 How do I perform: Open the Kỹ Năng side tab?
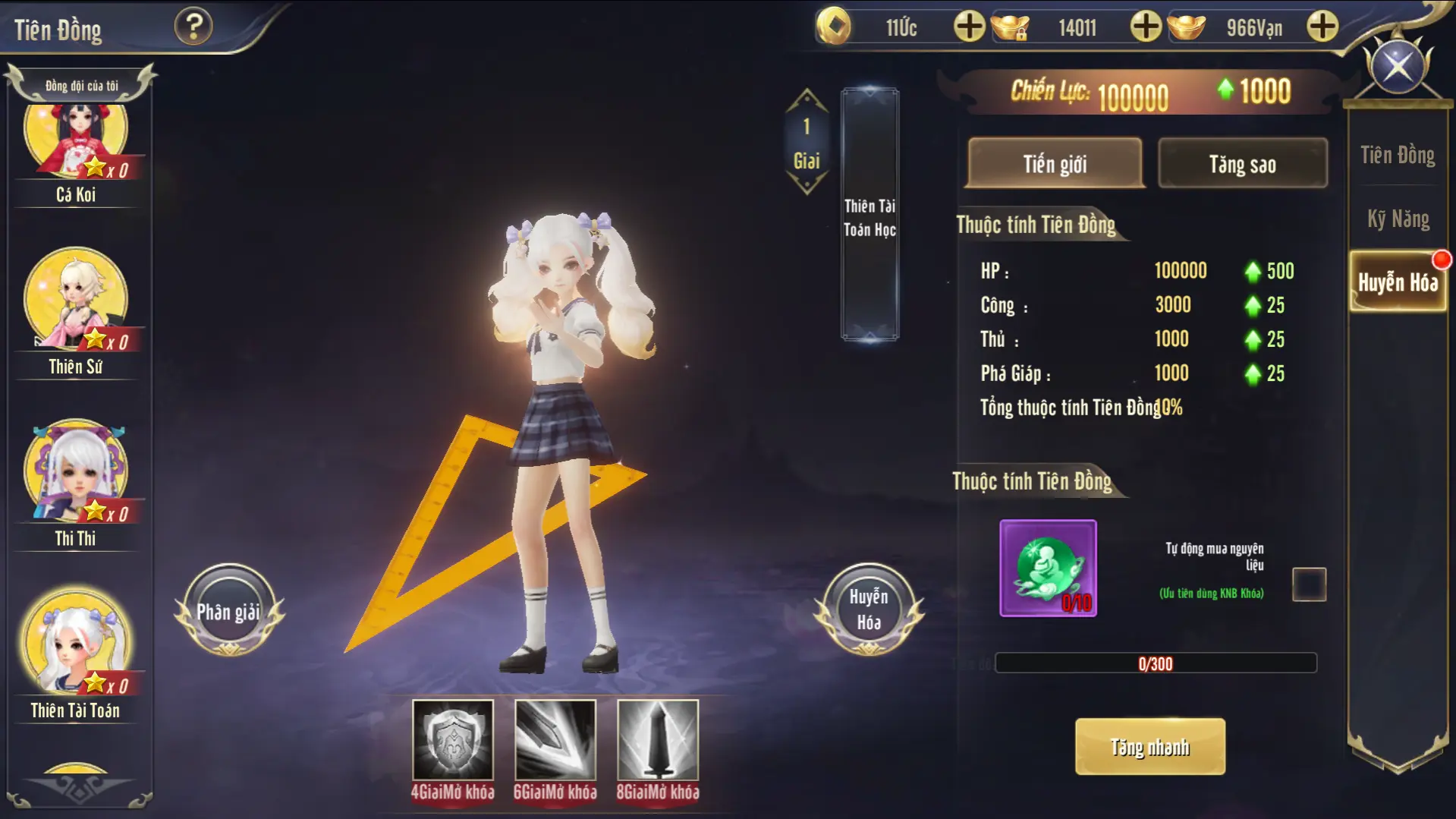[x=1398, y=219]
